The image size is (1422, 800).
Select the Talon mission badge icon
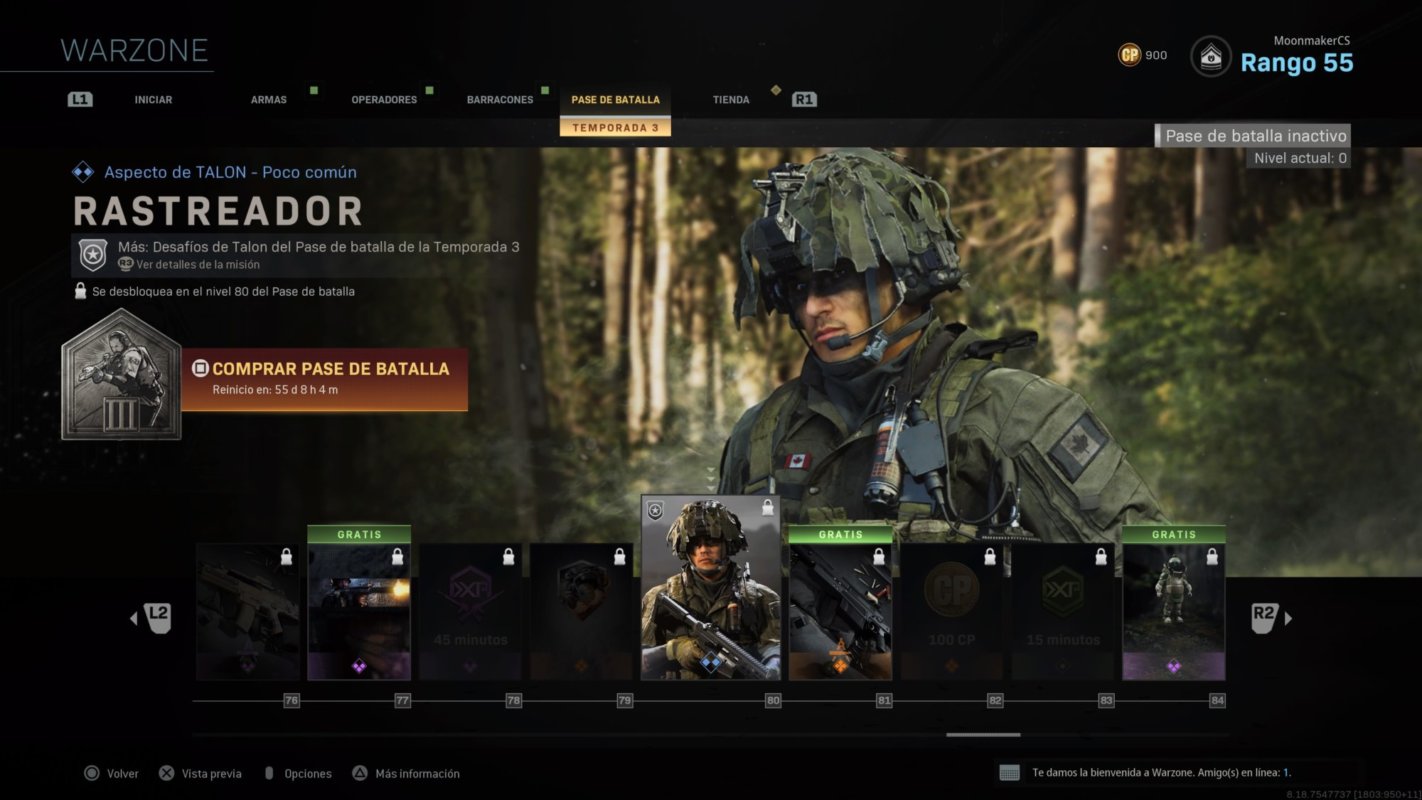91,254
